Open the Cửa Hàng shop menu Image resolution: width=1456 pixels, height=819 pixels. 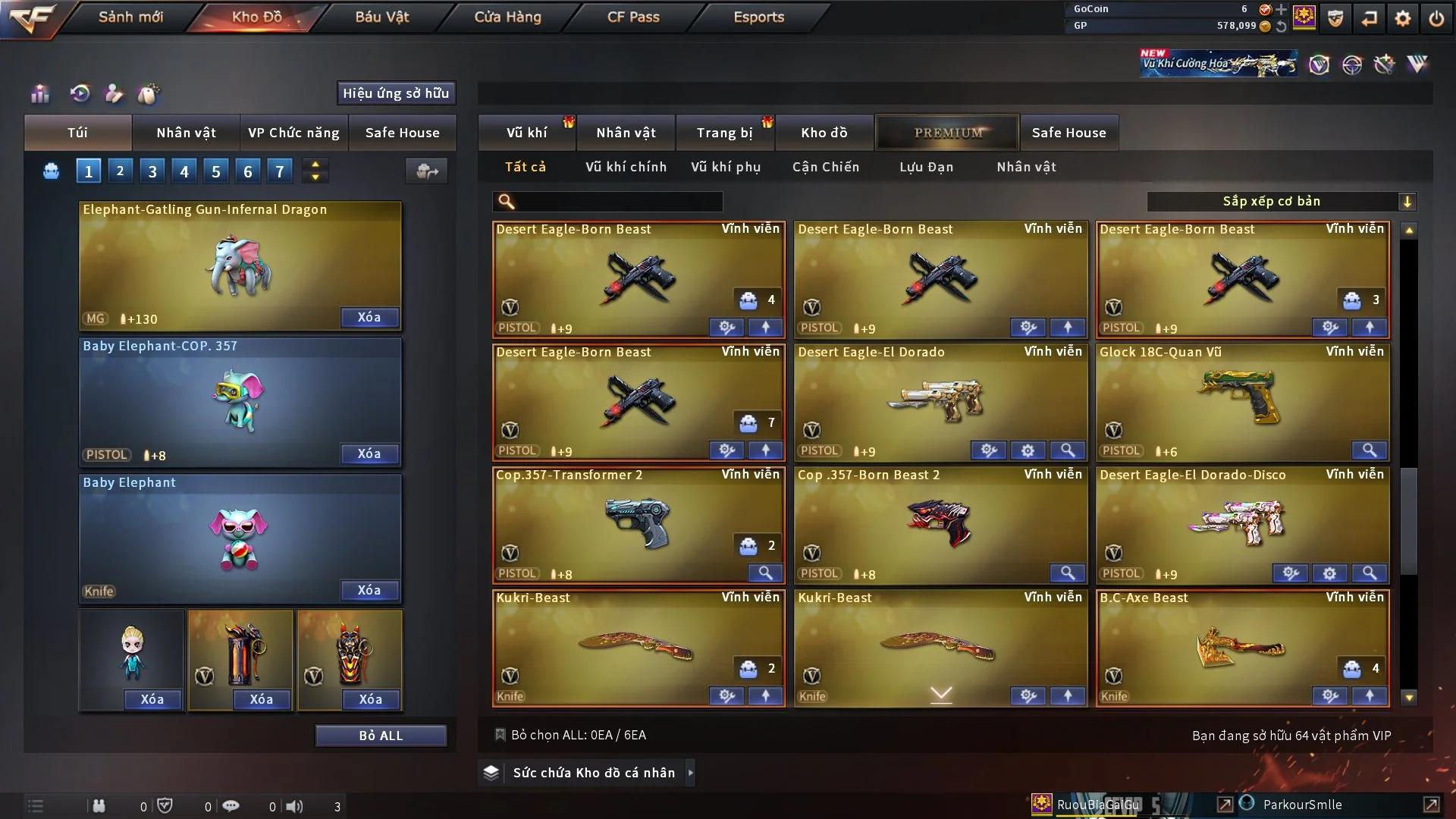click(x=507, y=17)
